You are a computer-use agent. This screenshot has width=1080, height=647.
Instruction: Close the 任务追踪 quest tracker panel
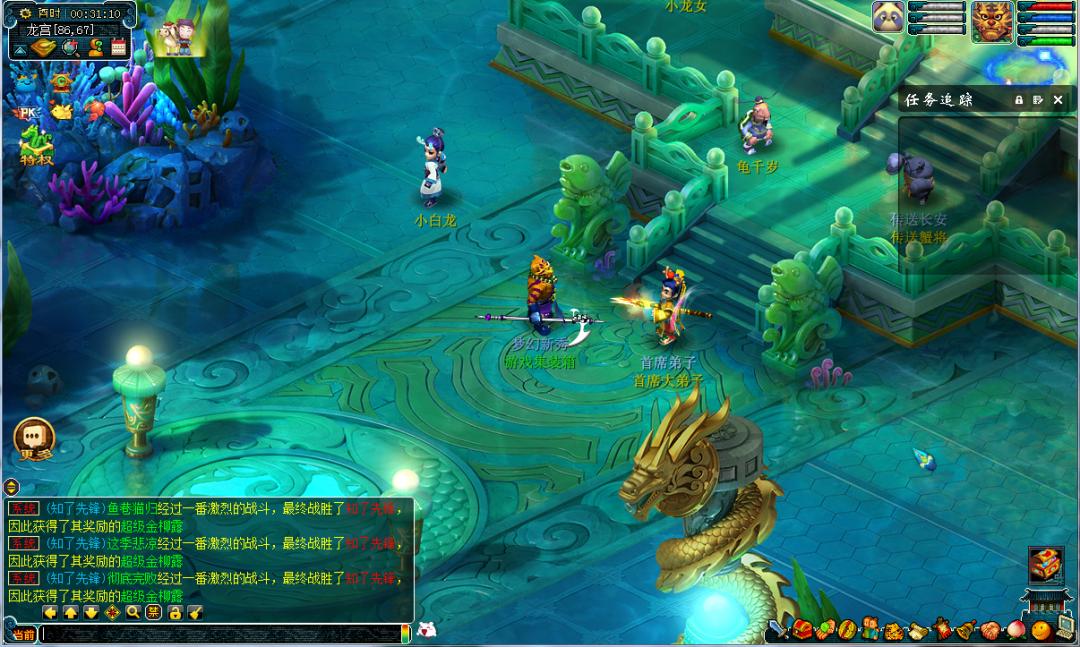[x=1058, y=100]
